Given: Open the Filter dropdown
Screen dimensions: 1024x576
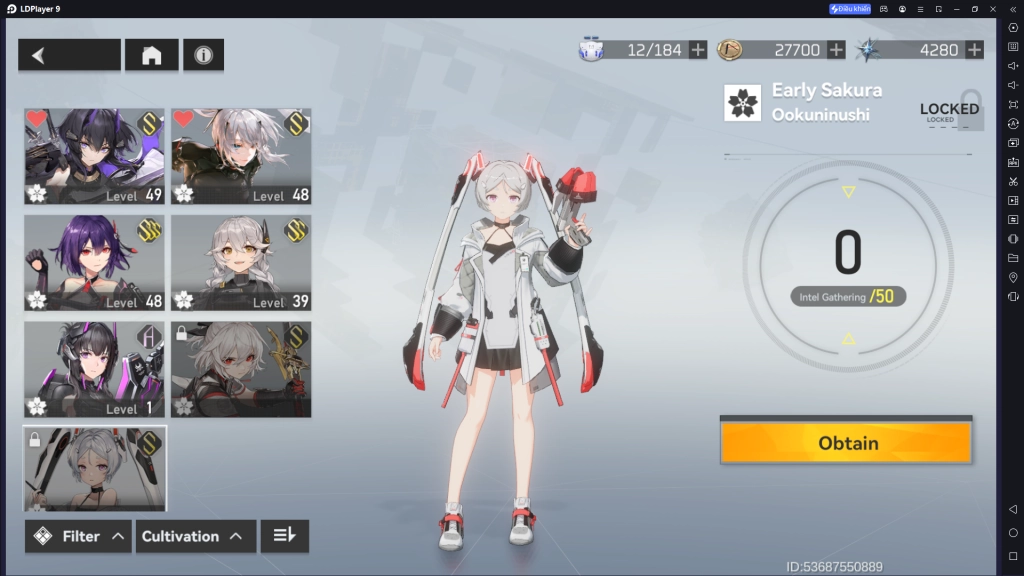Looking at the screenshot, I should 79,536.
